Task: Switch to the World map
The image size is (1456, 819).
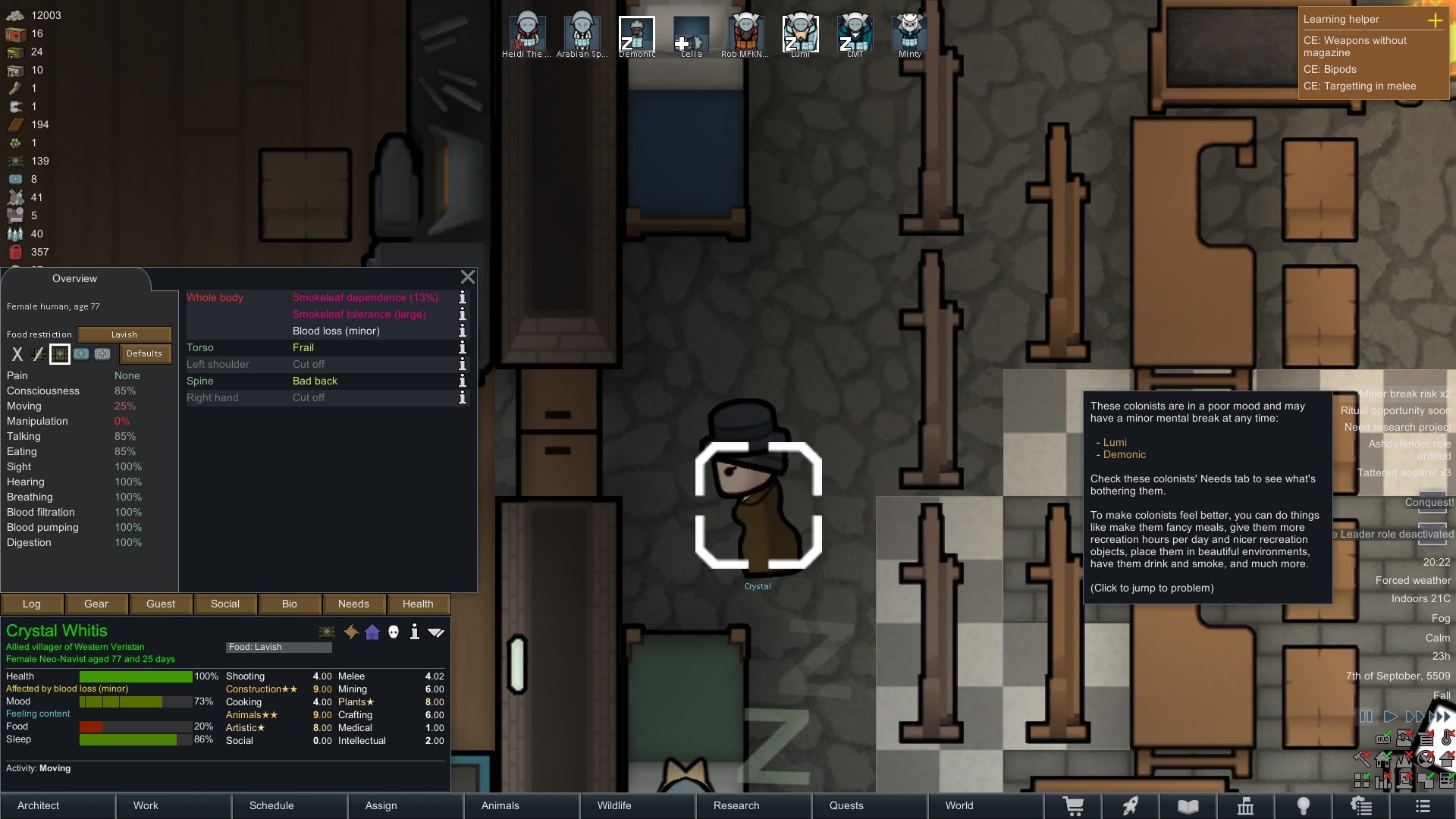Action: (985, 805)
